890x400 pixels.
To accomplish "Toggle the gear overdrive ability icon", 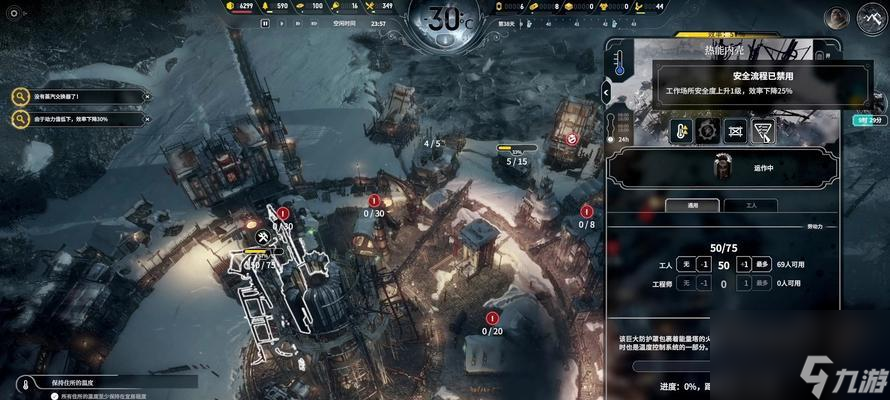I will click(709, 130).
